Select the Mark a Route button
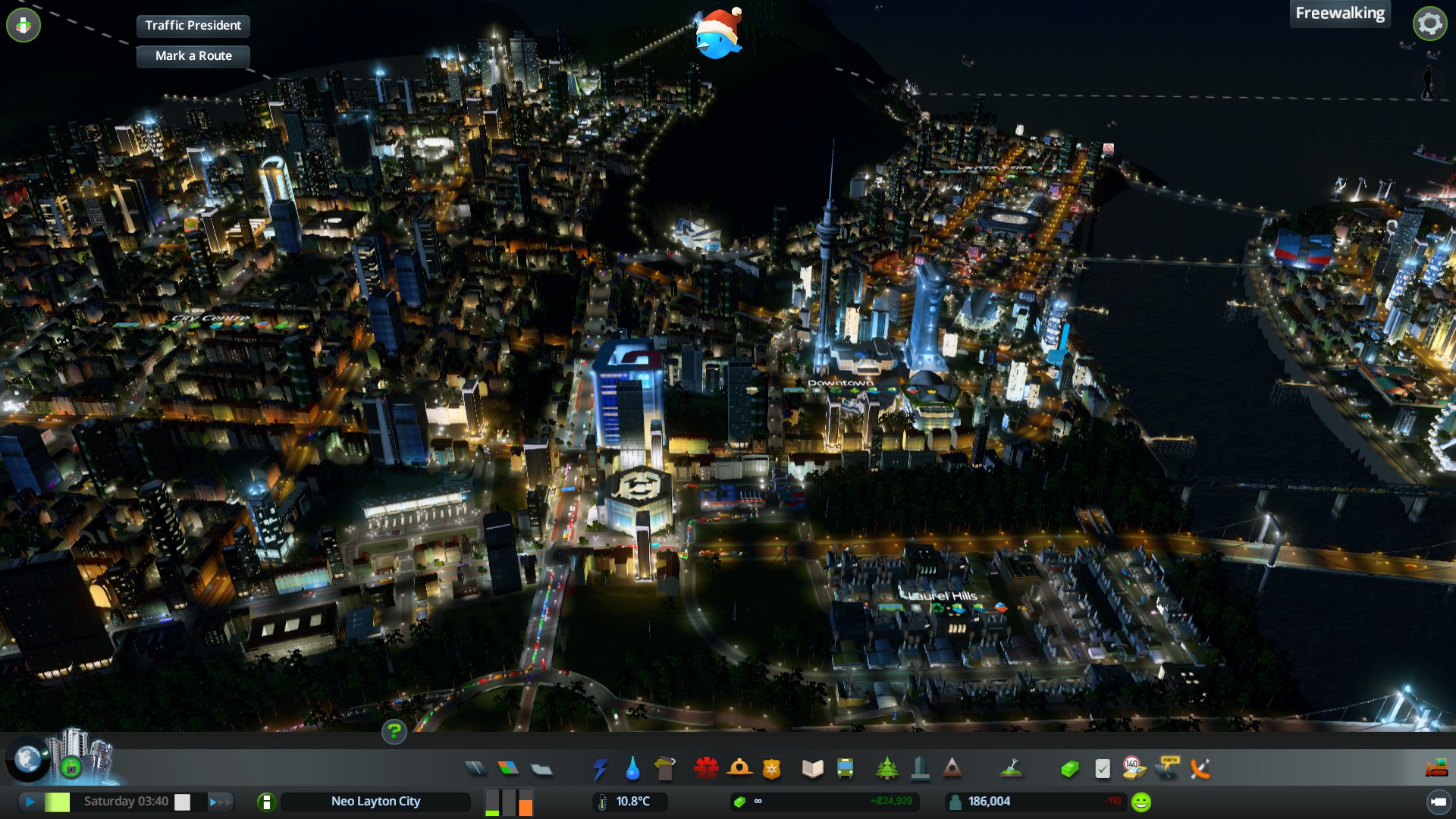 coord(193,56)
